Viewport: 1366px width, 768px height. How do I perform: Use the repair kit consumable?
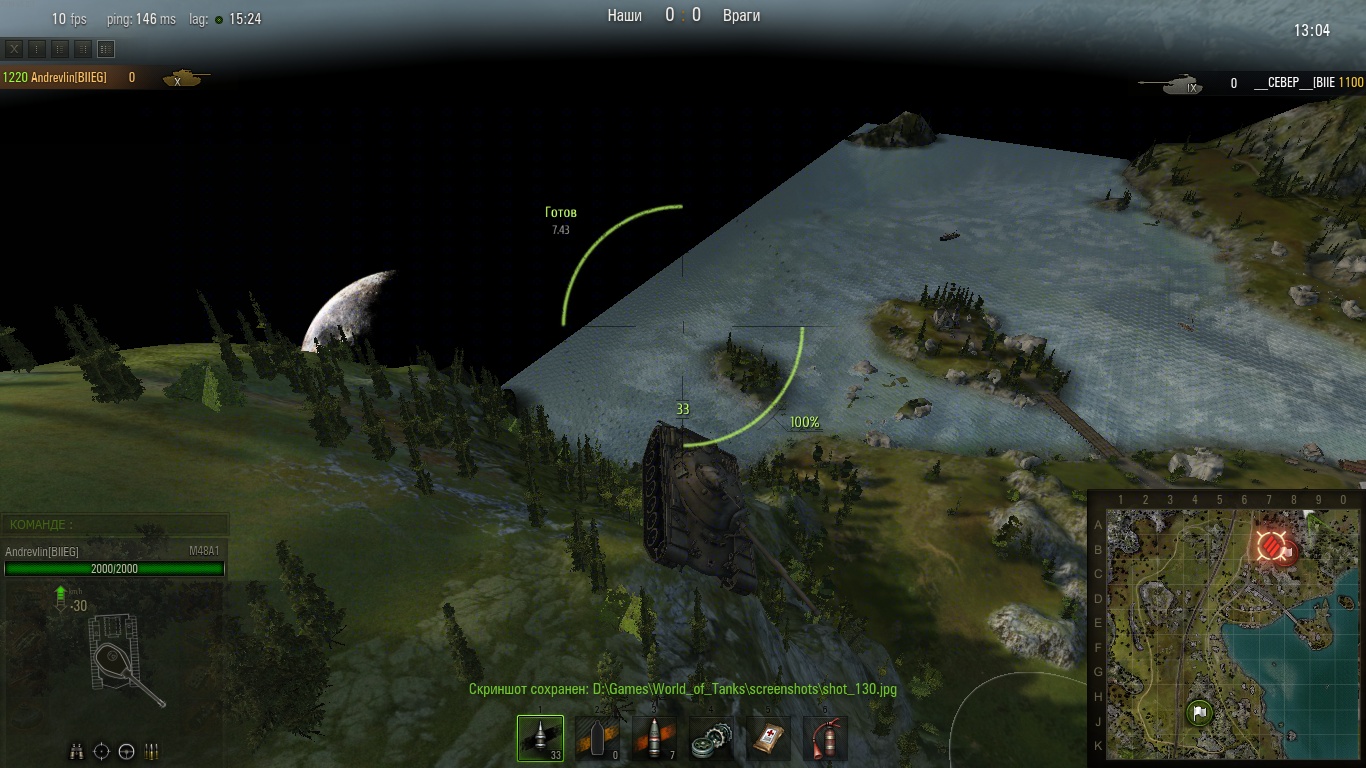[x=711, y=738]
